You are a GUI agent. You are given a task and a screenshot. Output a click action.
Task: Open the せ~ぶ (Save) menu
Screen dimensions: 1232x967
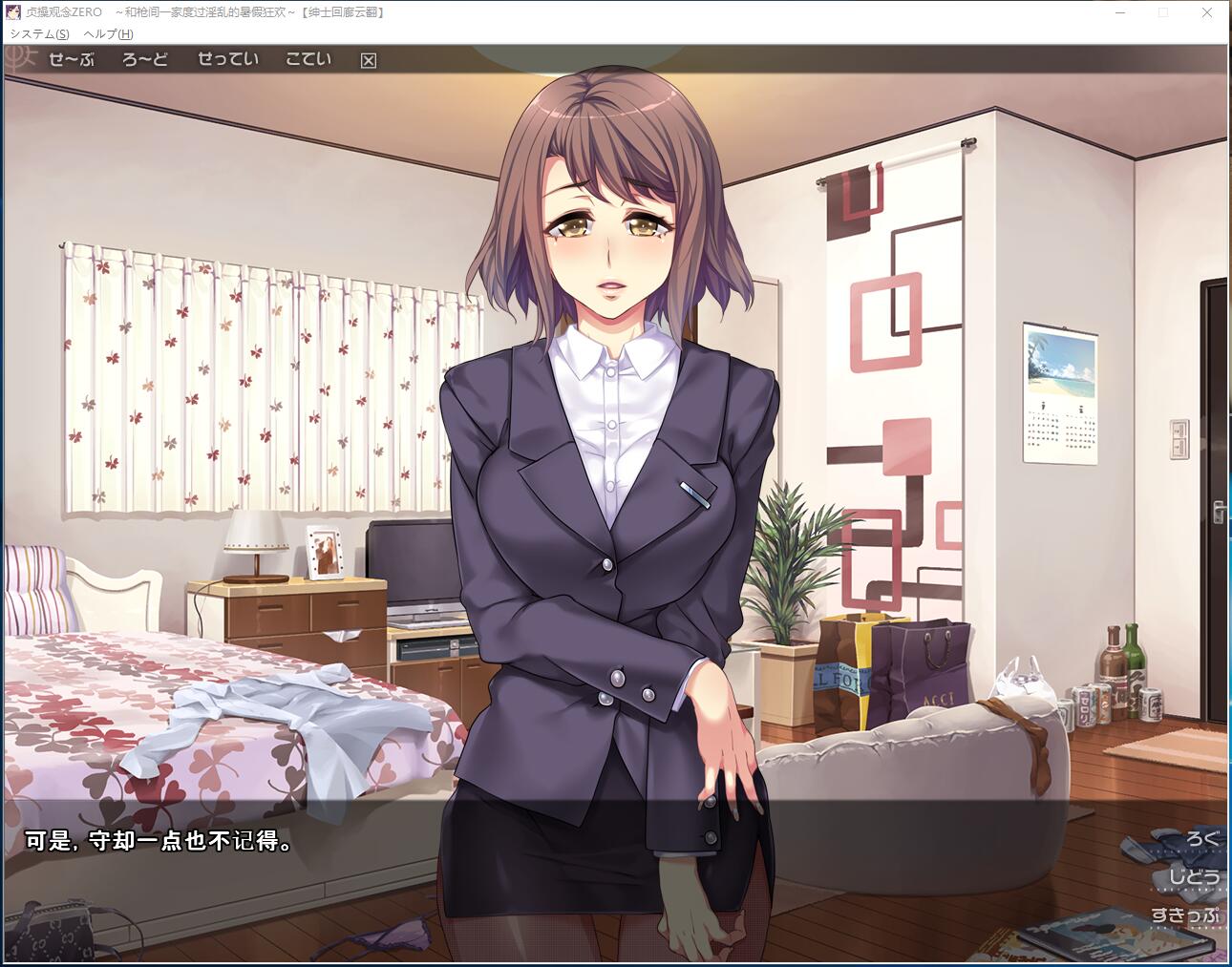pyautogui.click(x=72, y=59)
